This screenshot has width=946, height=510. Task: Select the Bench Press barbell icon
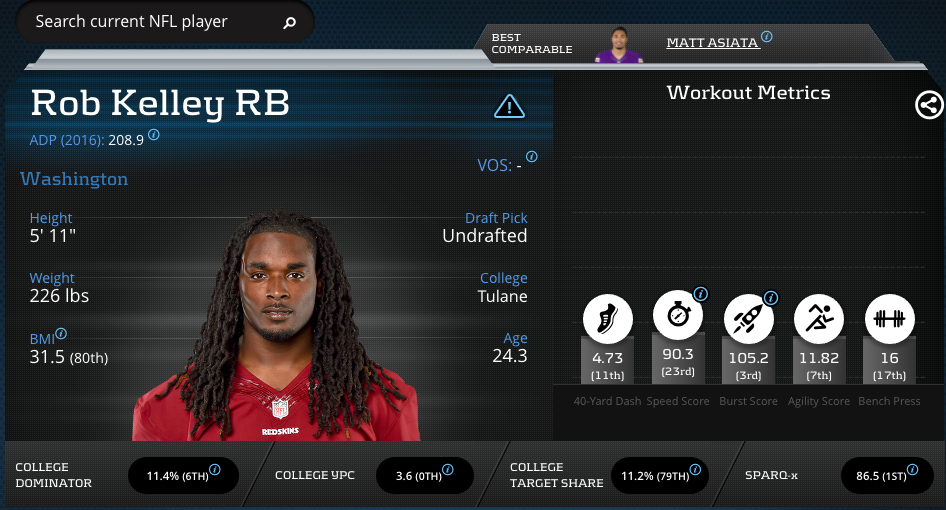888,318
